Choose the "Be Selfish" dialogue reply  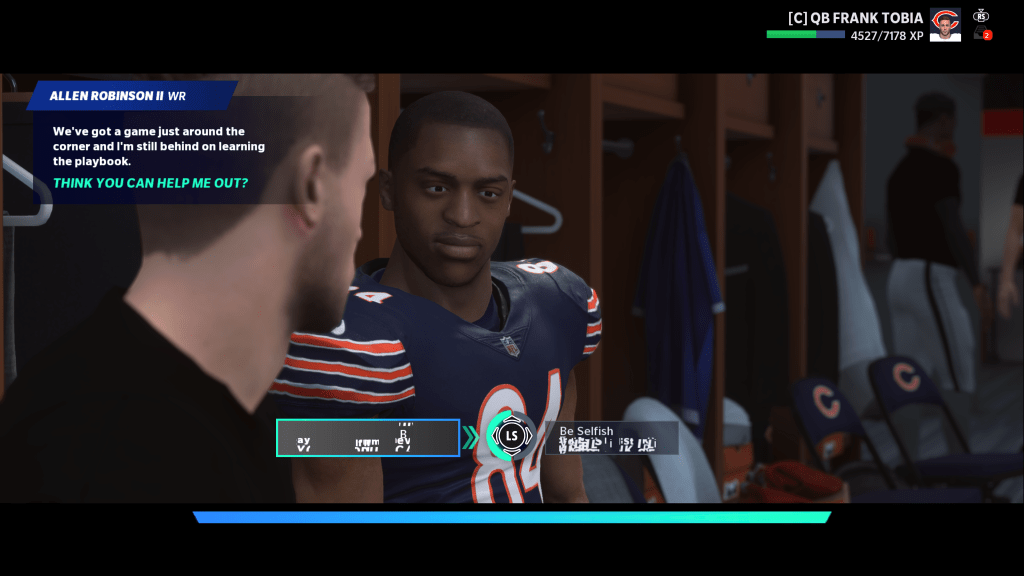tap(611, 437)
